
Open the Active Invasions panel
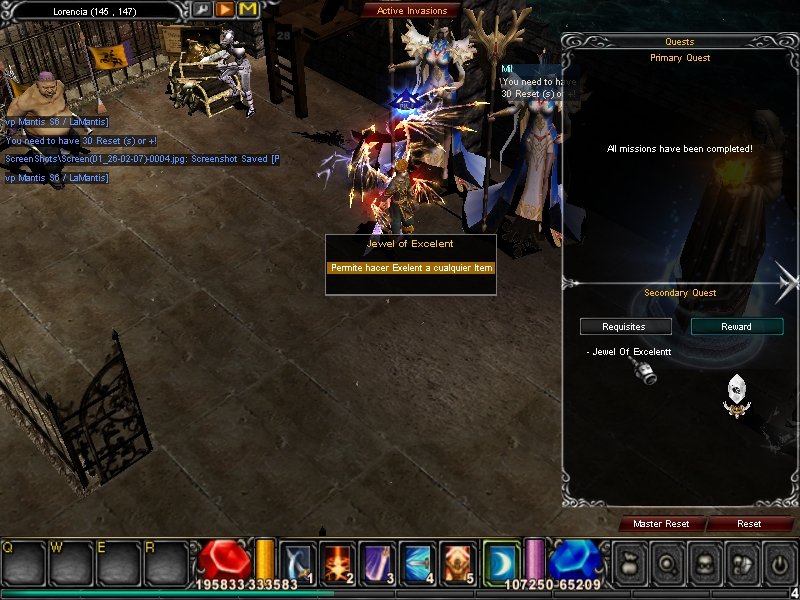(x=411, y=11)
